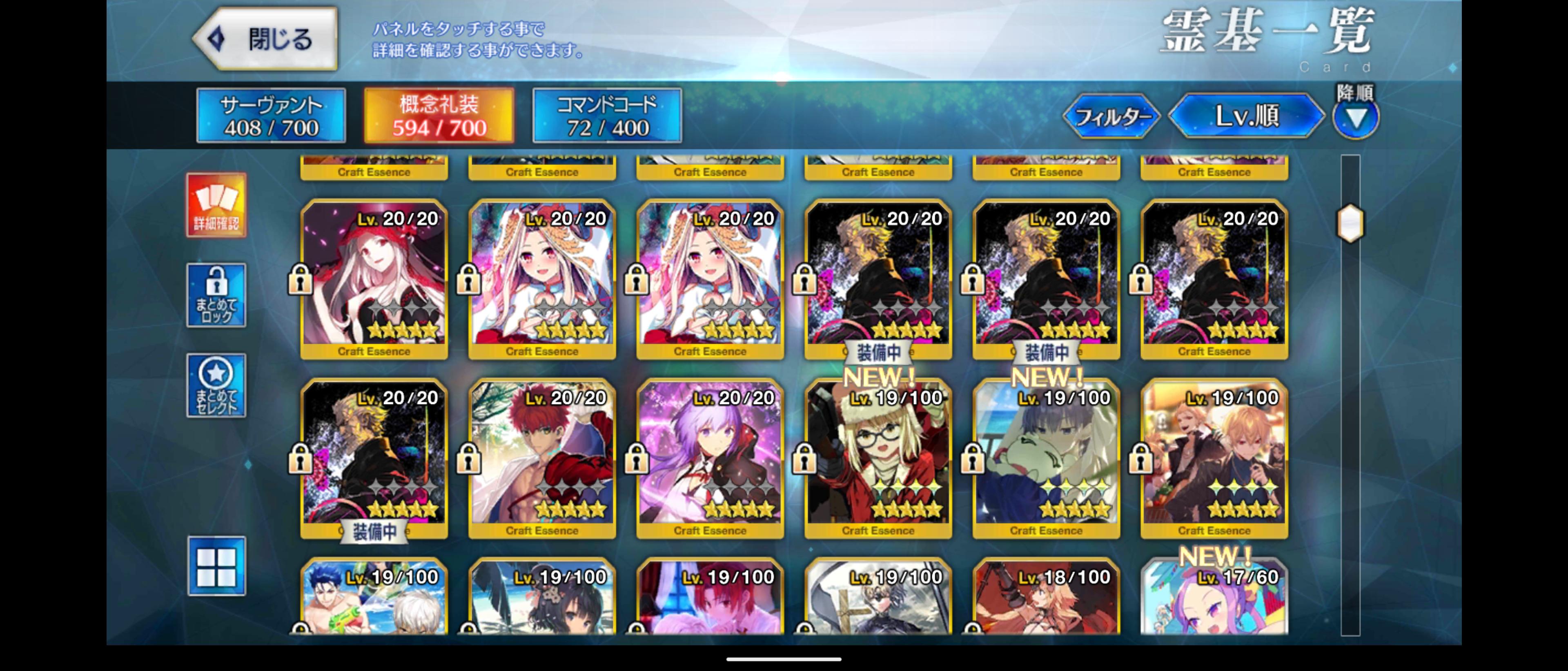Open the red-haired shirtless man Craft Essence
The height and width of the screenshot is (671, 1568).
pos(542,458)
